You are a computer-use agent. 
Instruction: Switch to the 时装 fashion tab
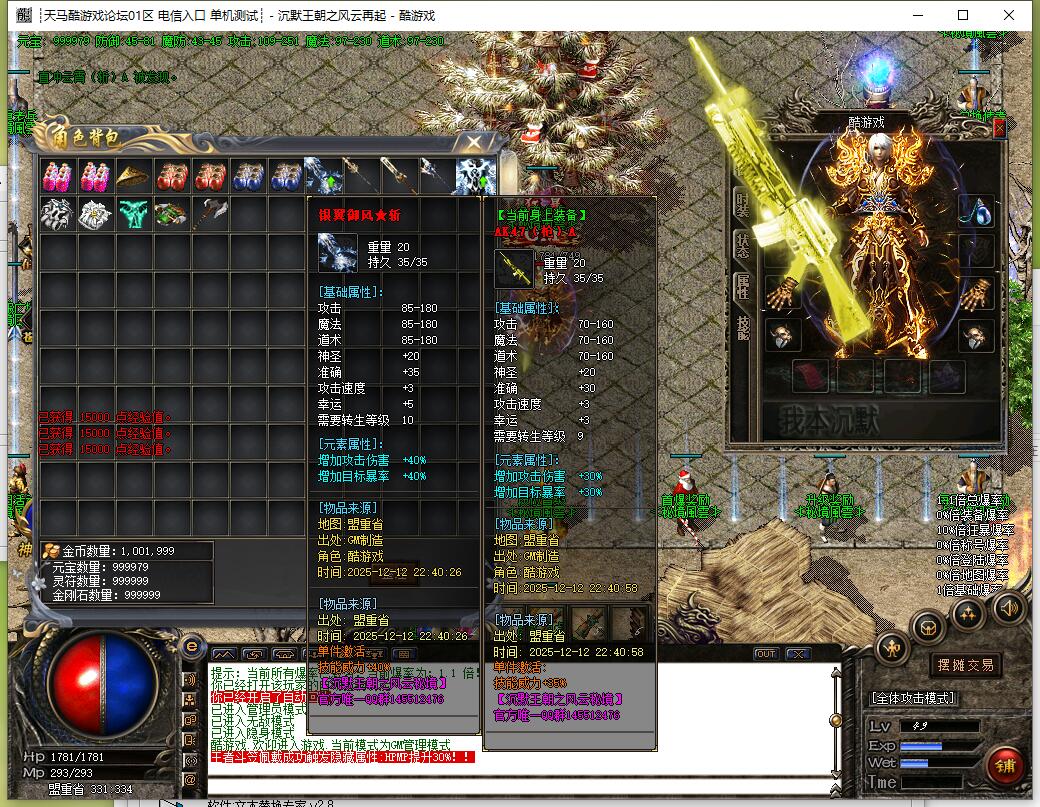pyautogui.click(x=742, y=203)
